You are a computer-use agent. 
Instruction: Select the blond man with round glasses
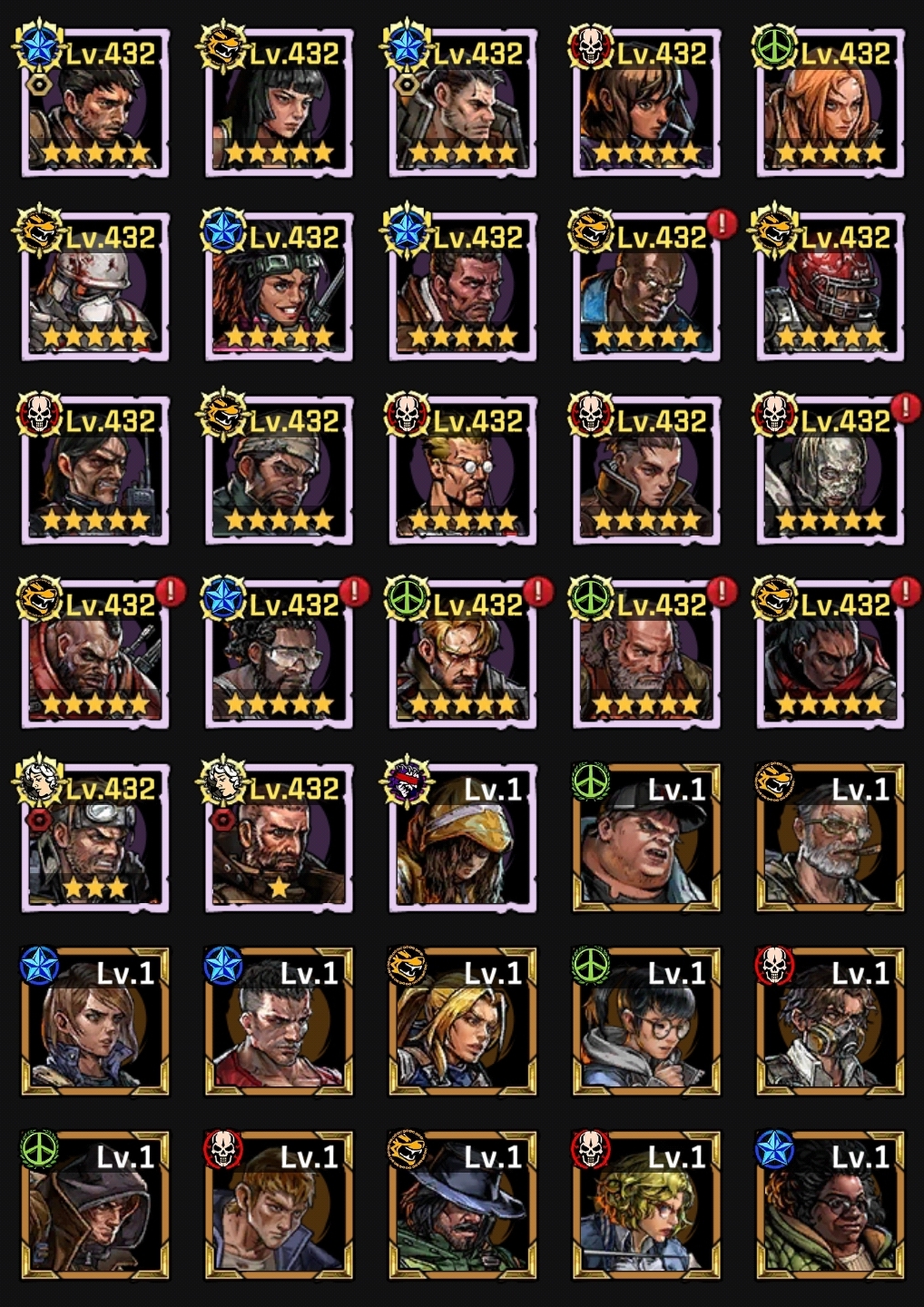click(462, 472)
